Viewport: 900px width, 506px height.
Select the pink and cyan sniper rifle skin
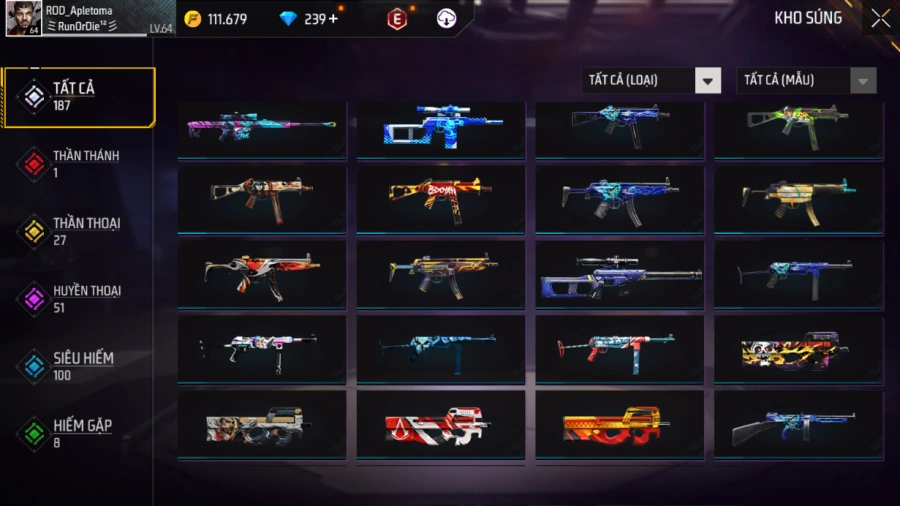coord(262,128)
